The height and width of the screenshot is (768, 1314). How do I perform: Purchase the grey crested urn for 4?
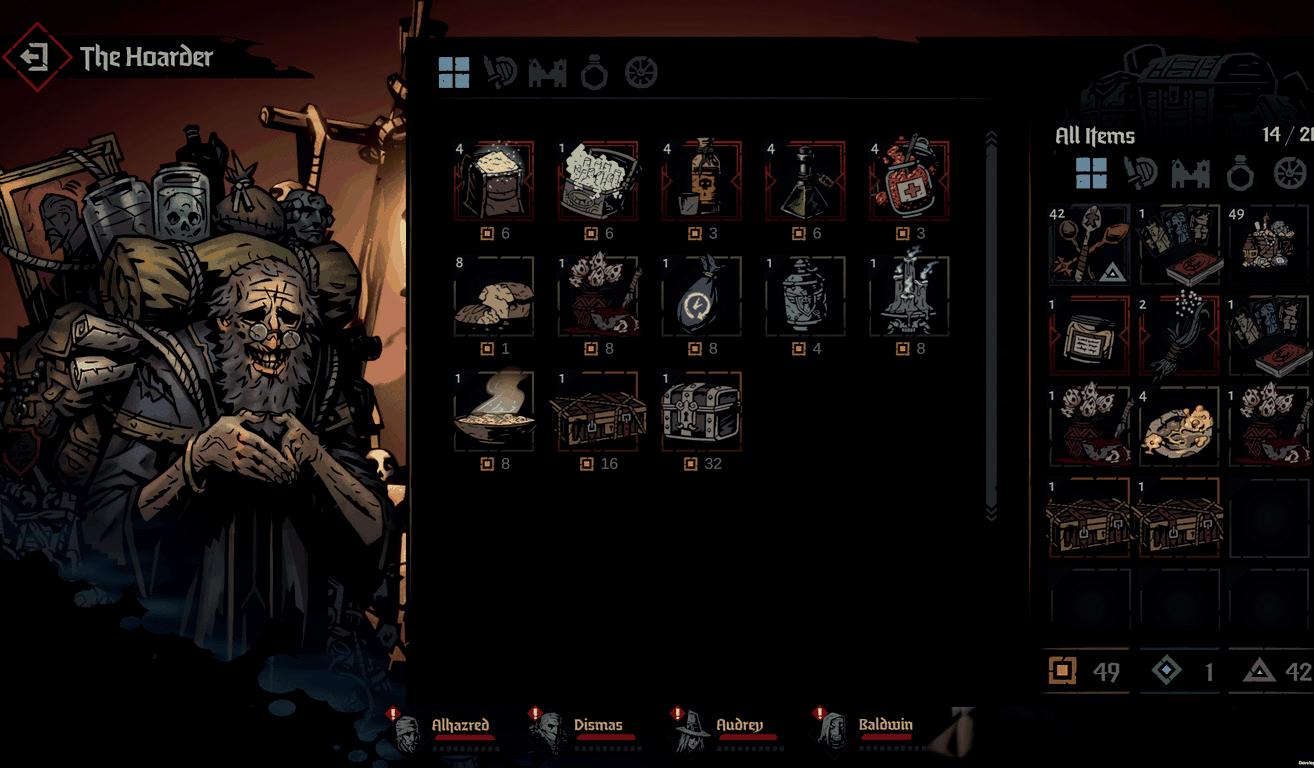[x=805, y=296]
